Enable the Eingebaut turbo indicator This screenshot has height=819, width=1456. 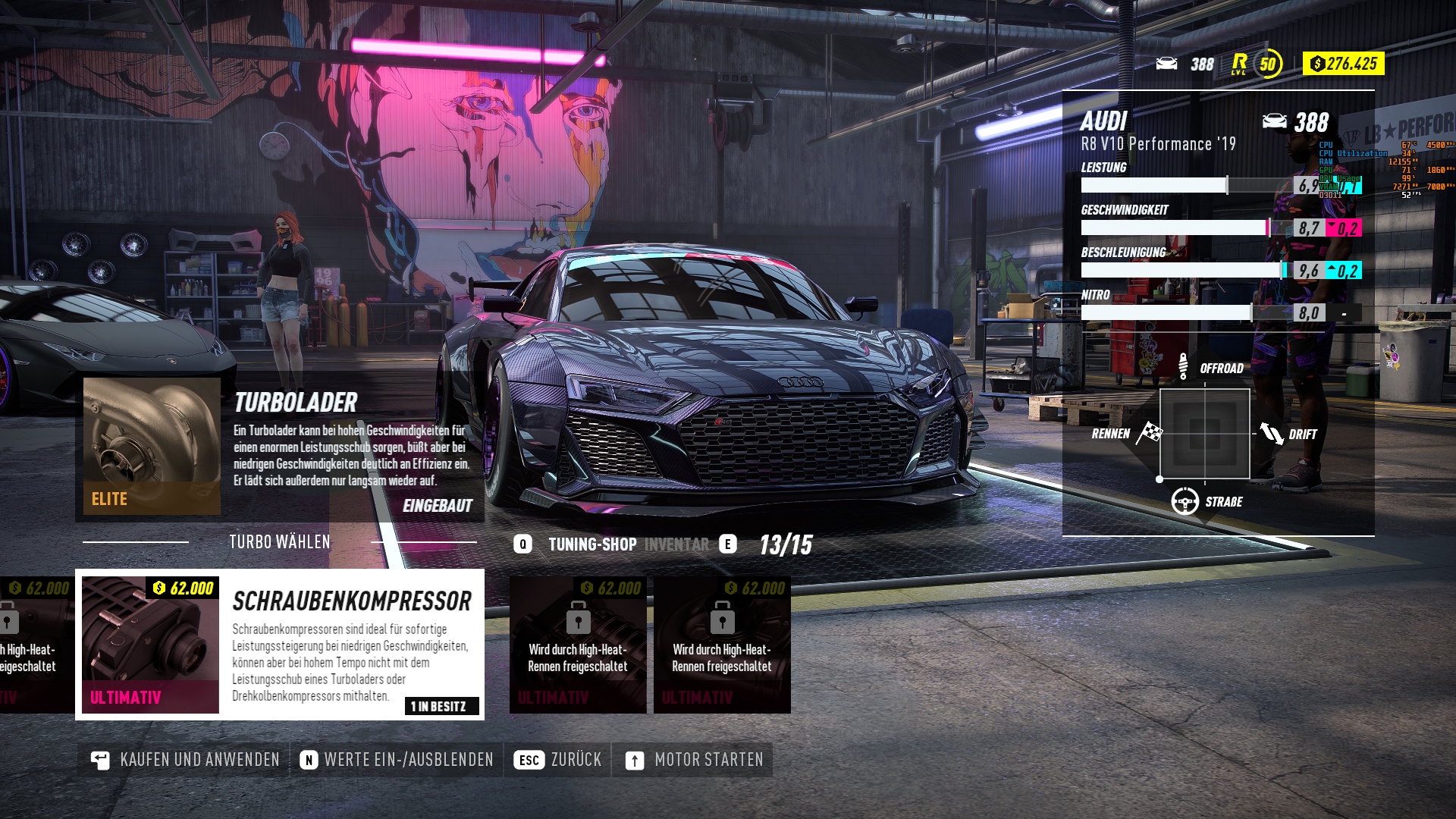tap(438, 505)
